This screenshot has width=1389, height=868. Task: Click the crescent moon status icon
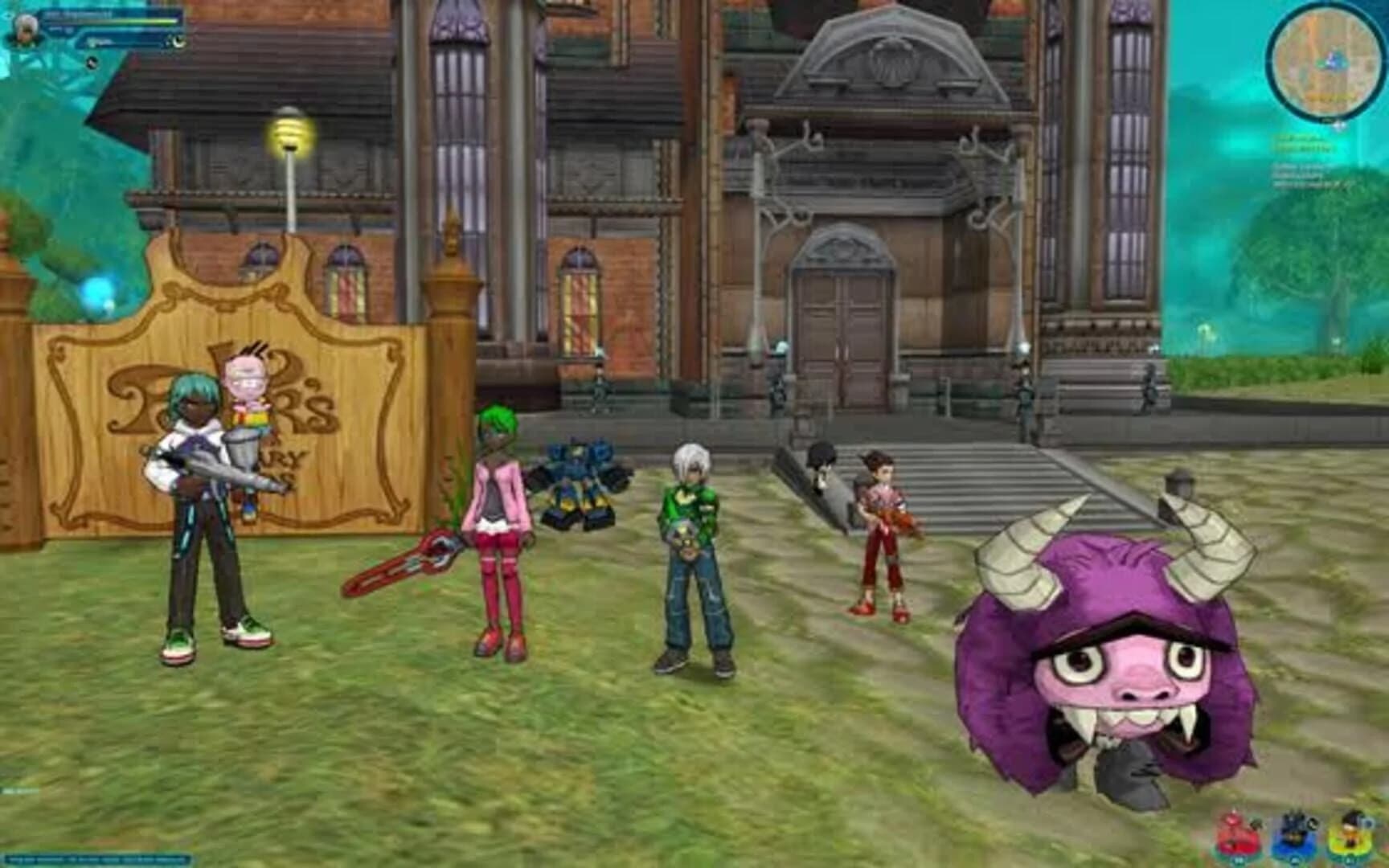178,42
